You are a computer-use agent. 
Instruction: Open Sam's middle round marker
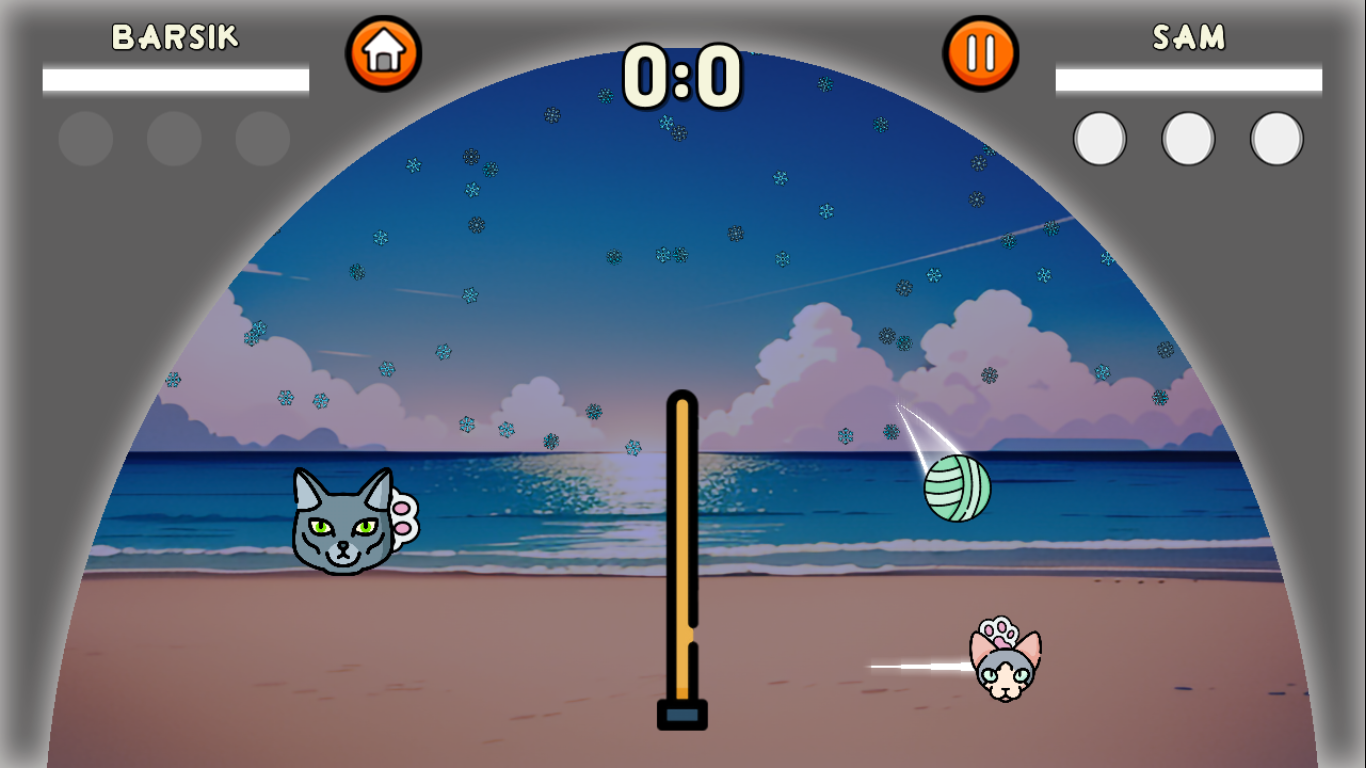click(1187, 137)
